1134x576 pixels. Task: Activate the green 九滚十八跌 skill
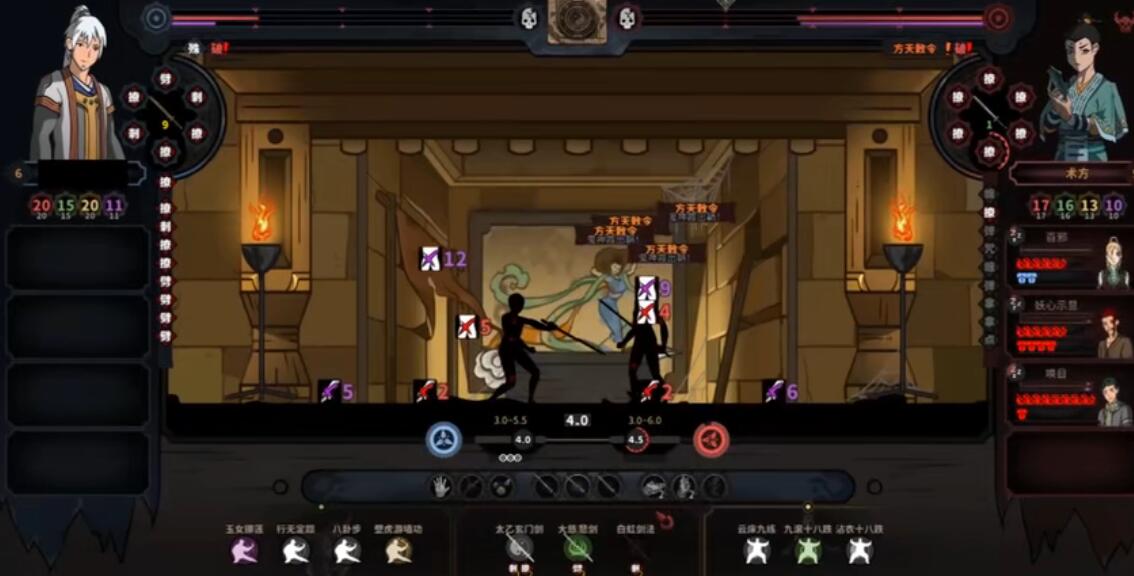pyautogui.click(x=808, y=549)
